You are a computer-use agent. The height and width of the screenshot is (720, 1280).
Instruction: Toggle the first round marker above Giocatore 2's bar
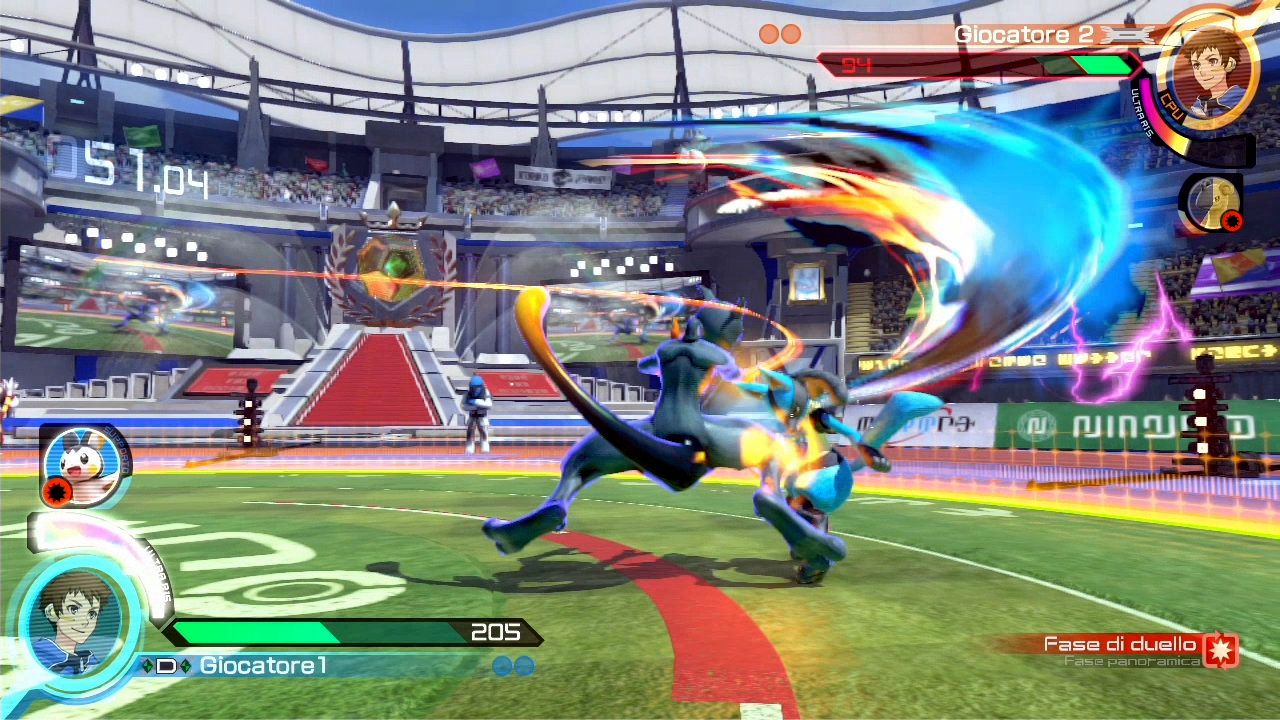[x=770, y=33]
